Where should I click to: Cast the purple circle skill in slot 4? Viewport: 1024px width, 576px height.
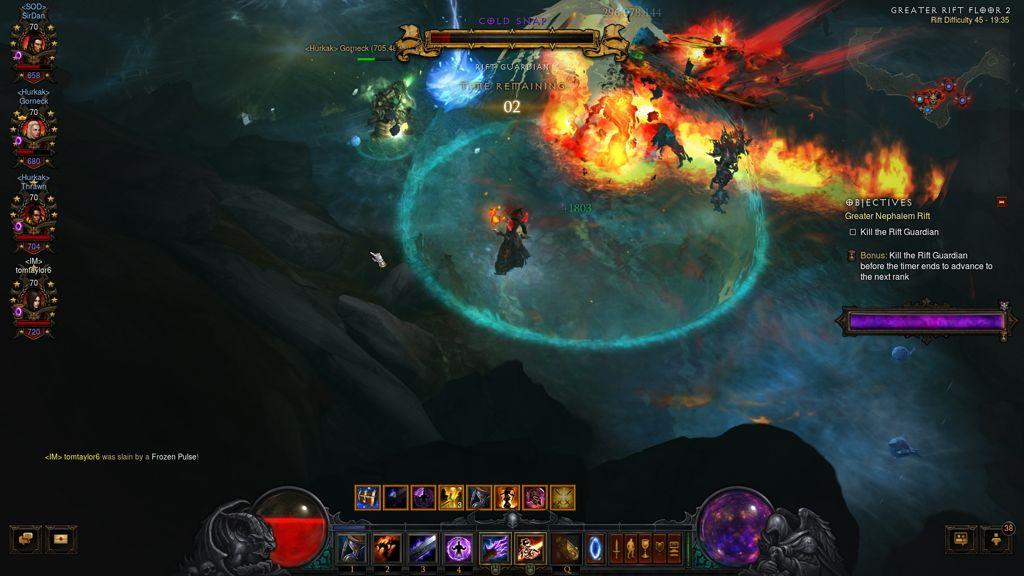[459, 547]
